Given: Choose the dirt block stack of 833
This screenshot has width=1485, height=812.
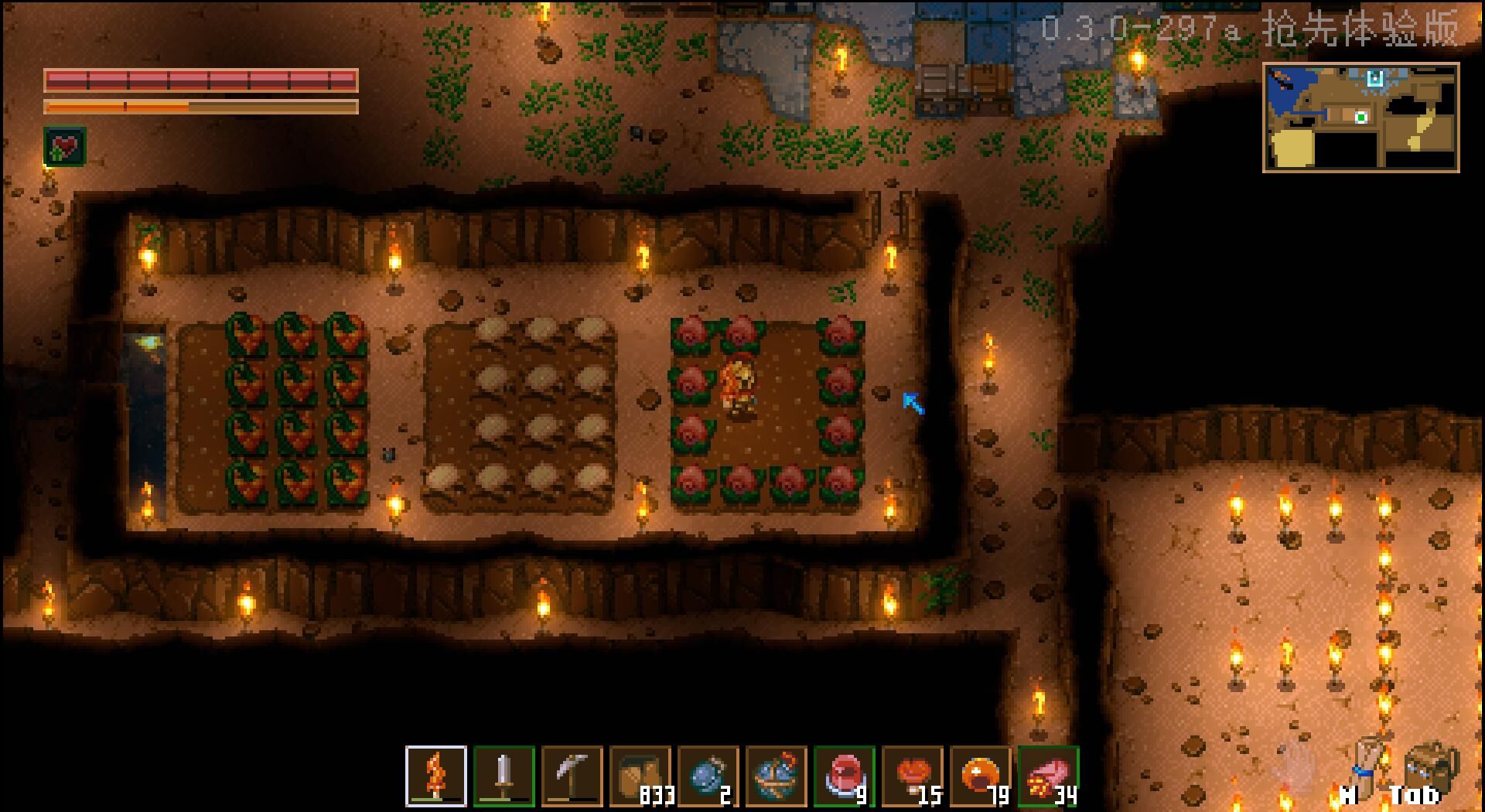Looking at the screenshot, I should click(640, 776).
